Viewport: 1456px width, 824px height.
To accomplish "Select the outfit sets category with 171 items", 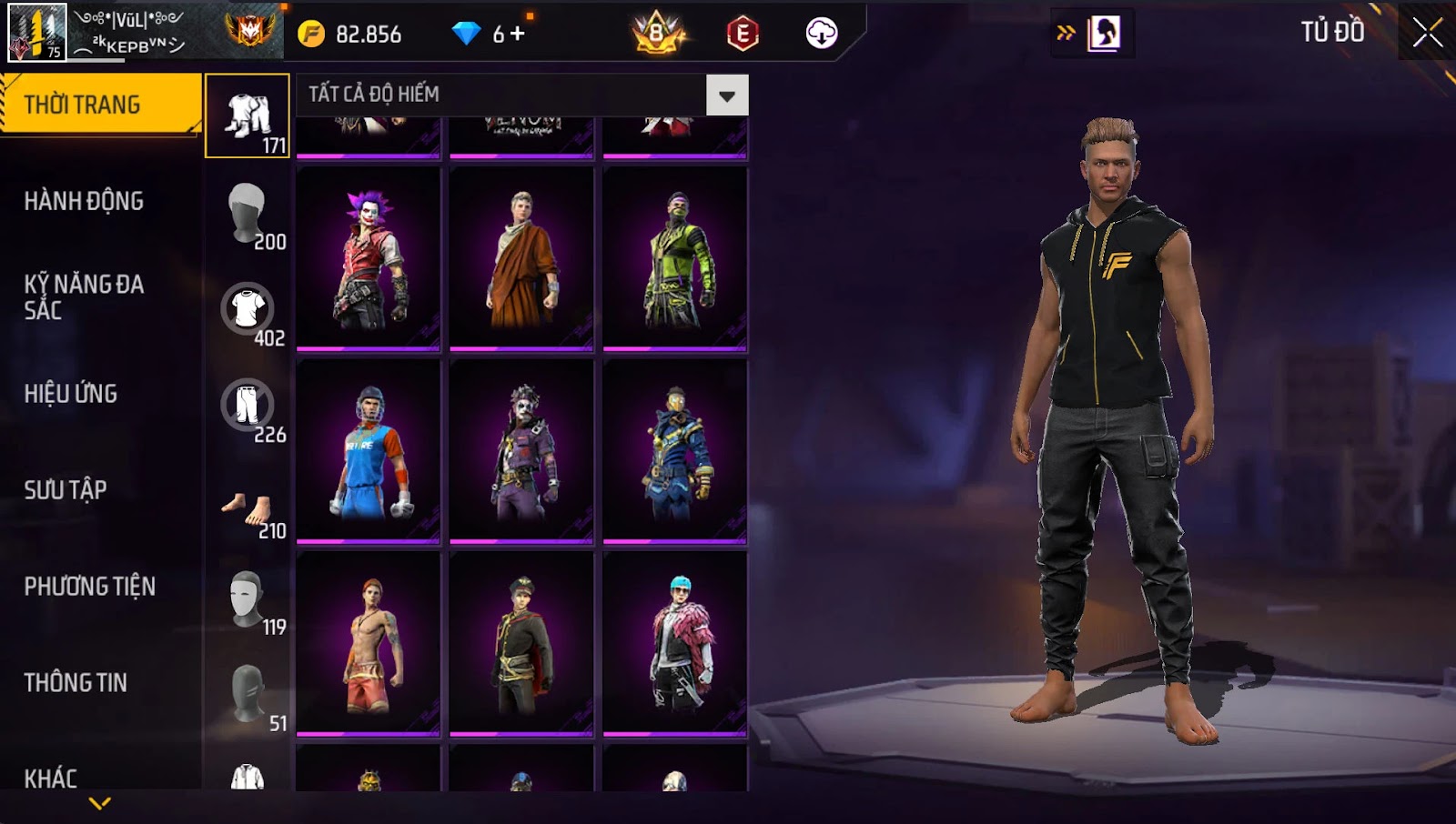I will (248, 116).
